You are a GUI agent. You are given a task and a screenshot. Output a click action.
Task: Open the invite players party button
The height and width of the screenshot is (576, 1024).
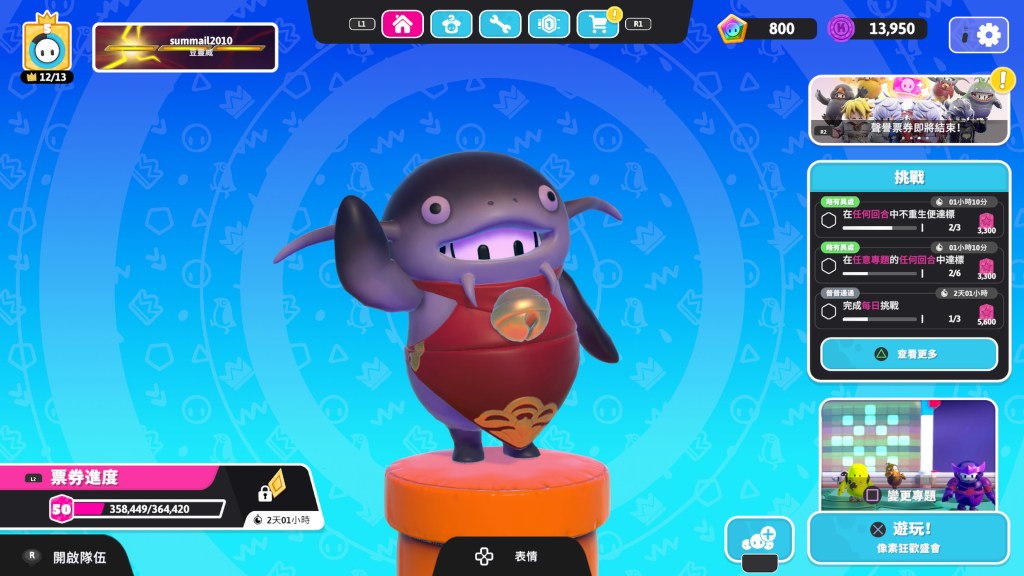(x=759, y=538)
